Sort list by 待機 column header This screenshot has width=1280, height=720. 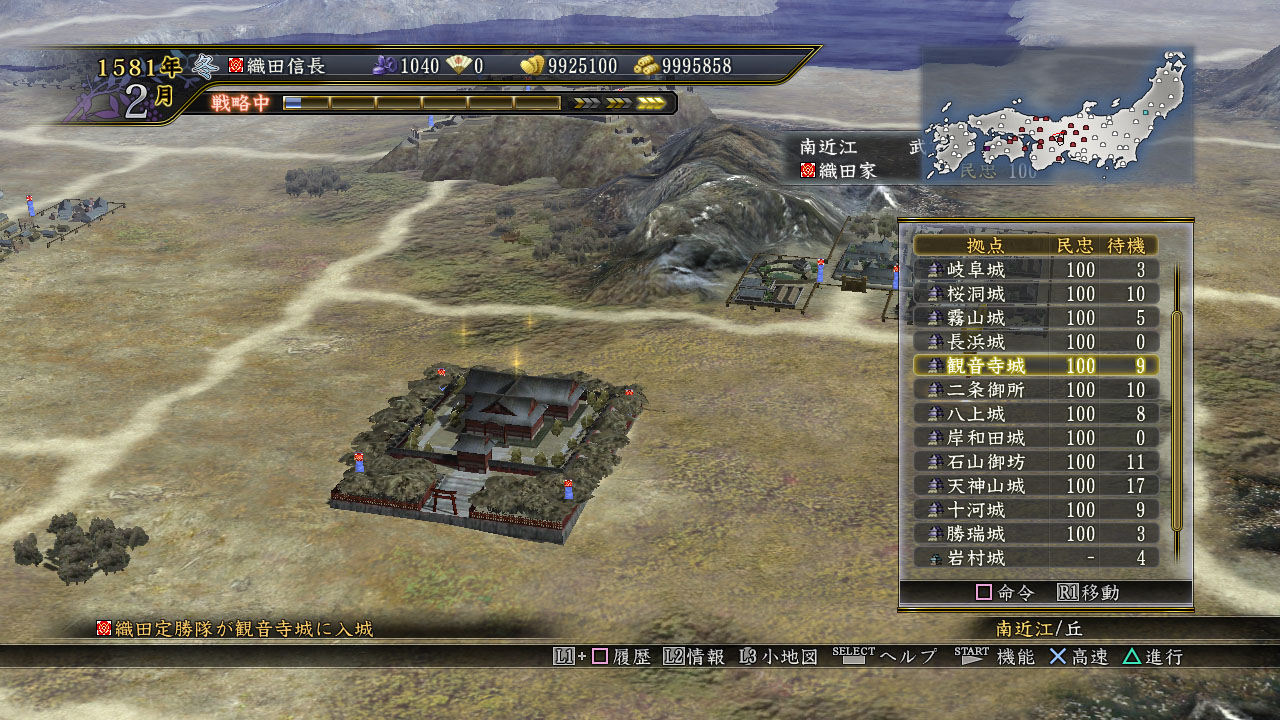[x=1131, y=246]
